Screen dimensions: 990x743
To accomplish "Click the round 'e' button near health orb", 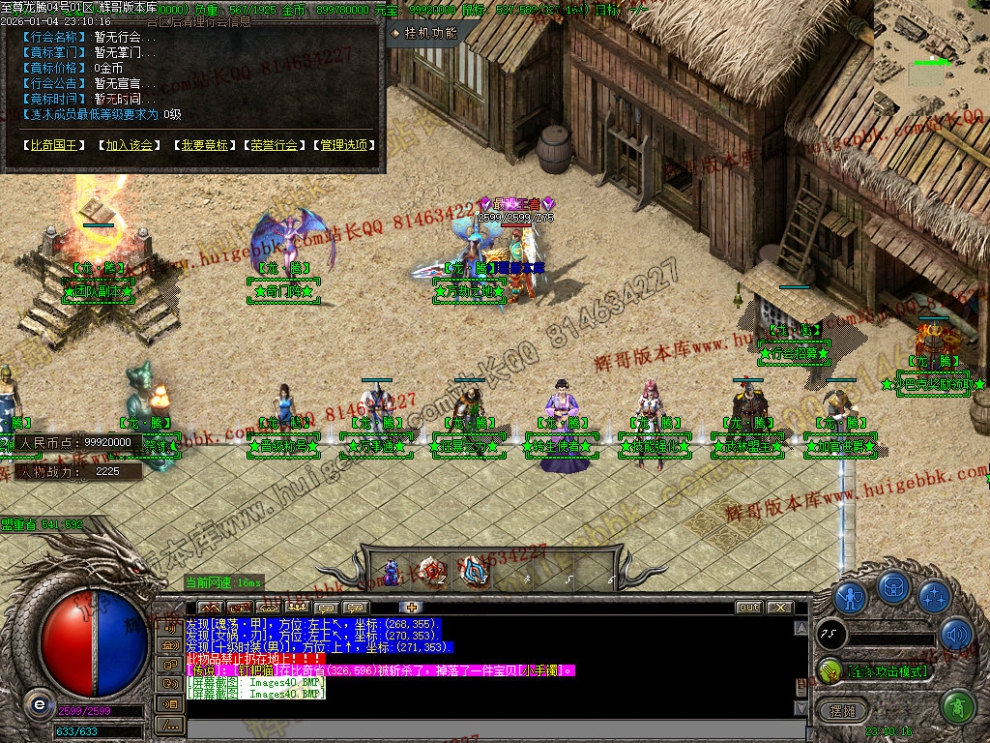I will tap(39, 703).
